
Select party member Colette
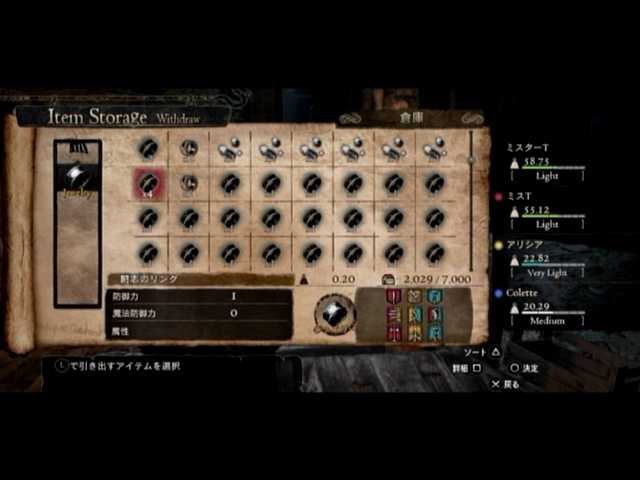coord(522,293)
